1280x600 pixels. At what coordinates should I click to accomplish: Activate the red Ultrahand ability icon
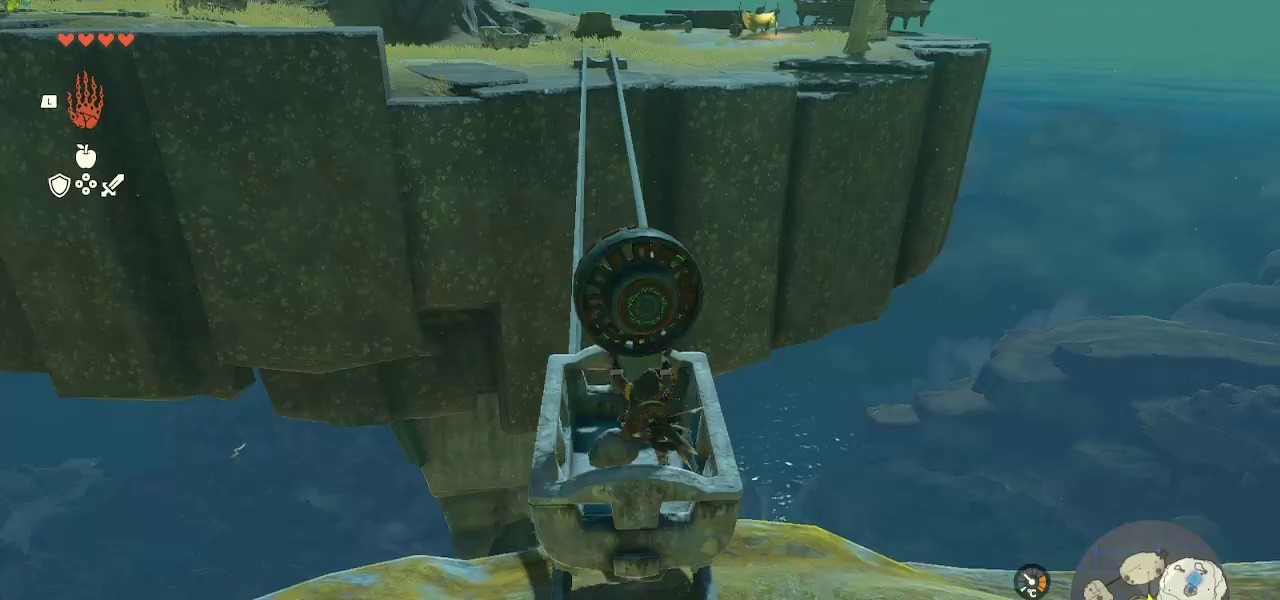pyautogui.click(x=85, y=100)
